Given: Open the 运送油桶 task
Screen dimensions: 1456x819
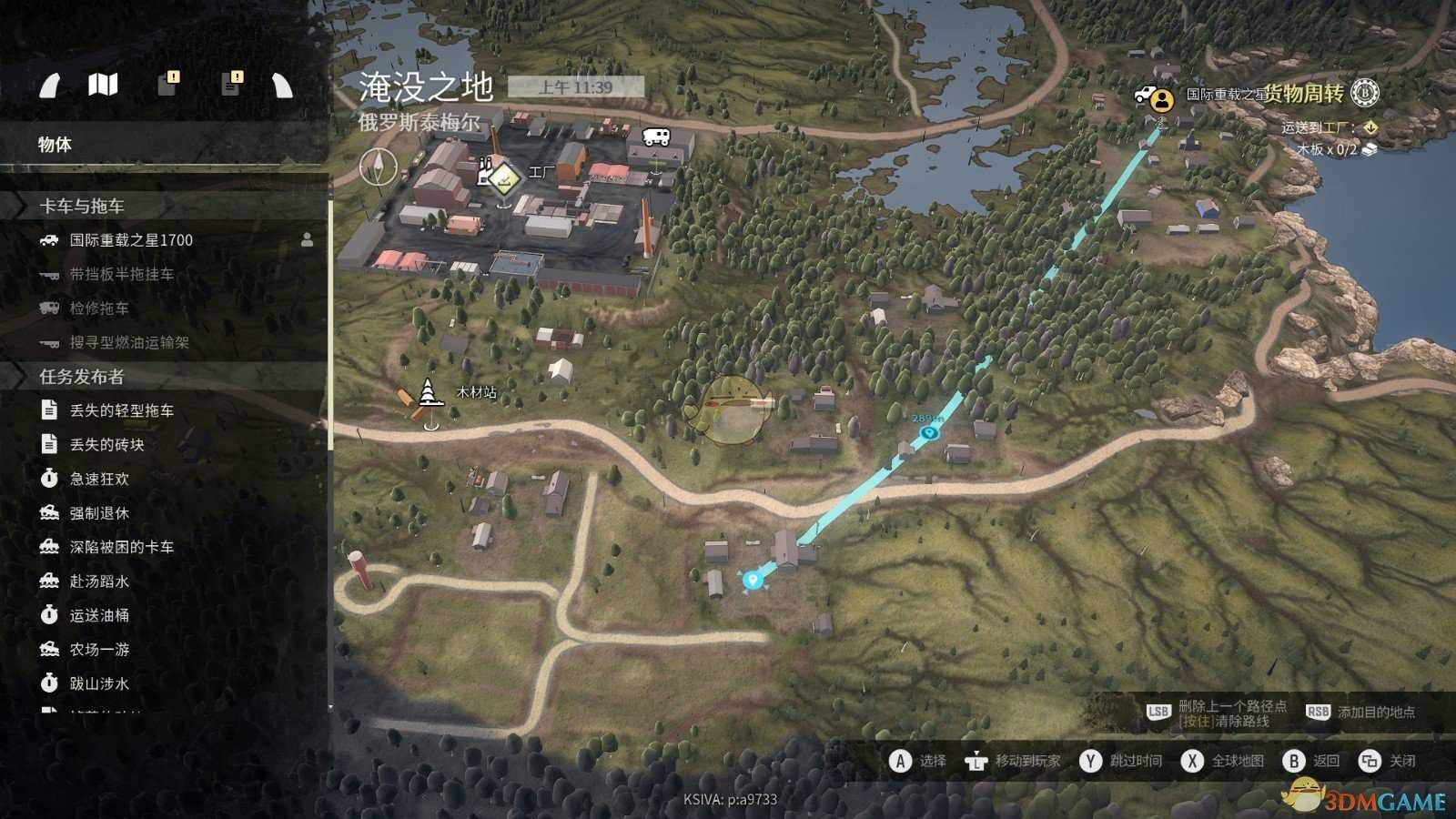Looking at the screenshot, I should tap(99, 615).
